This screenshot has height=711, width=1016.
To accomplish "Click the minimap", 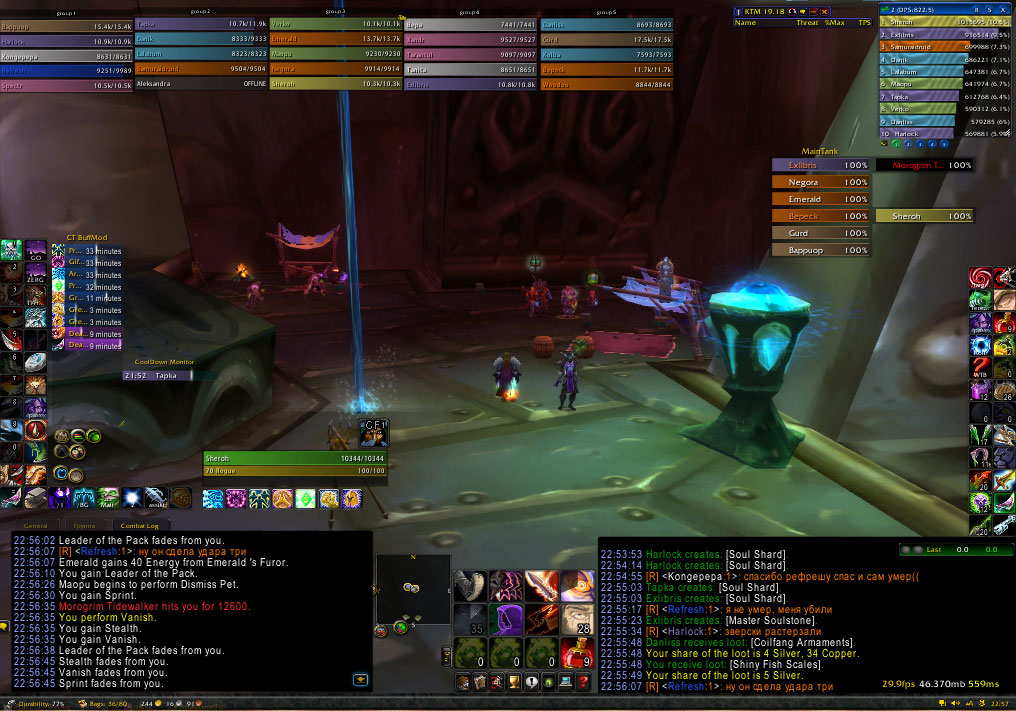I will point(412,588).
